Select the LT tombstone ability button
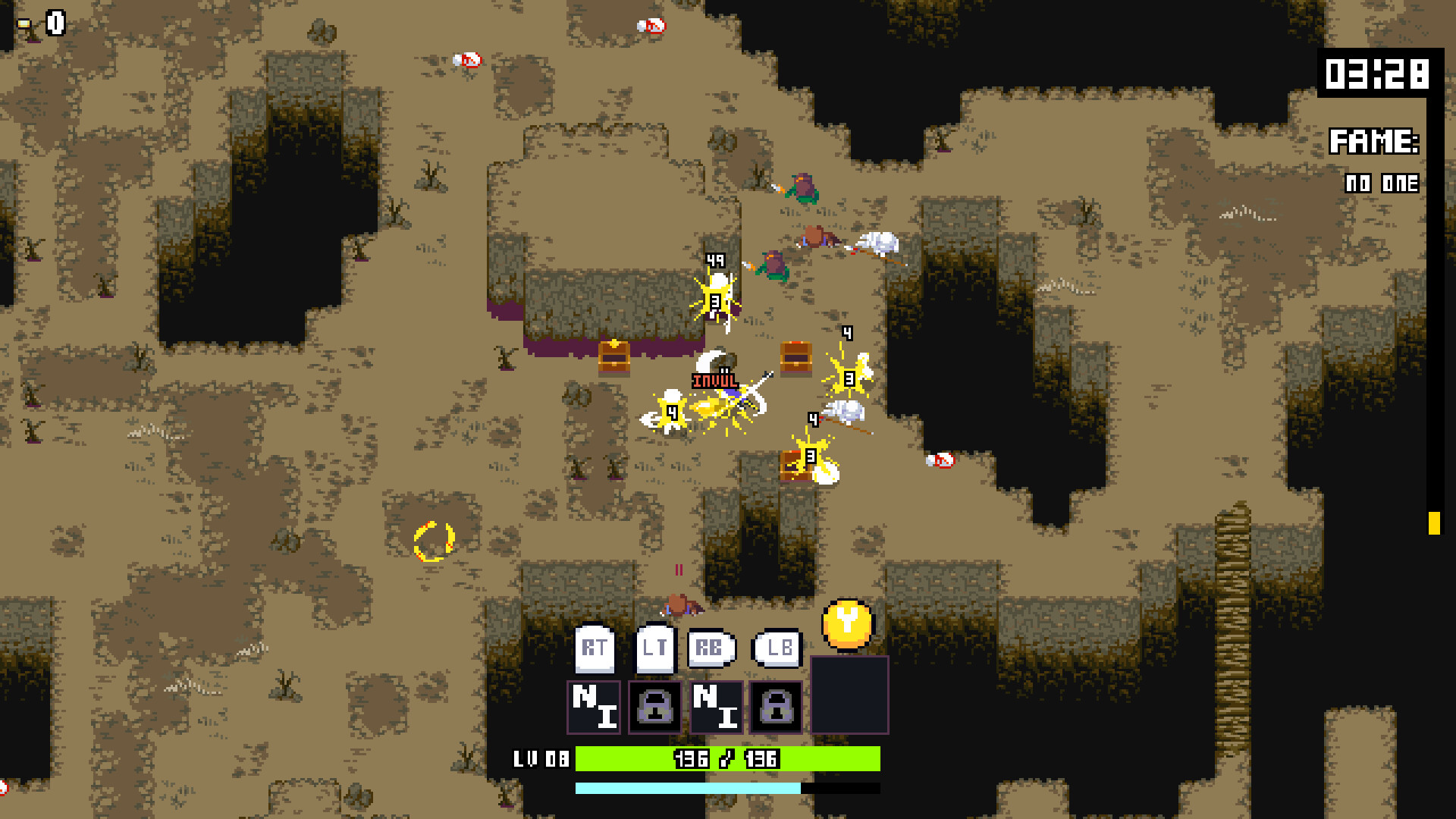Image resolution: width=1456 pixels, height=819 pixels. (654, 648)
